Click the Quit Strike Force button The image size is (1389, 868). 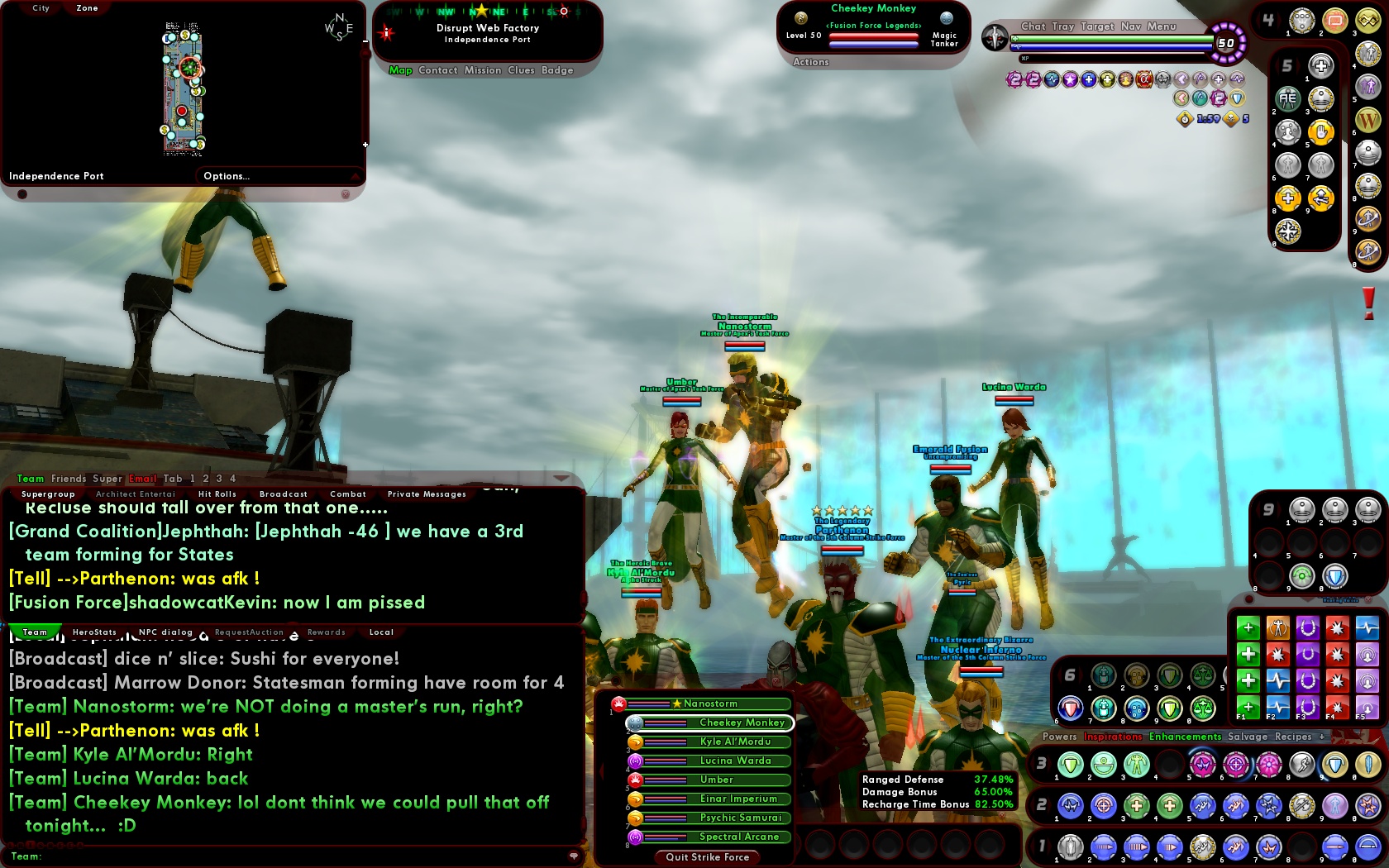tap(707, 857)
